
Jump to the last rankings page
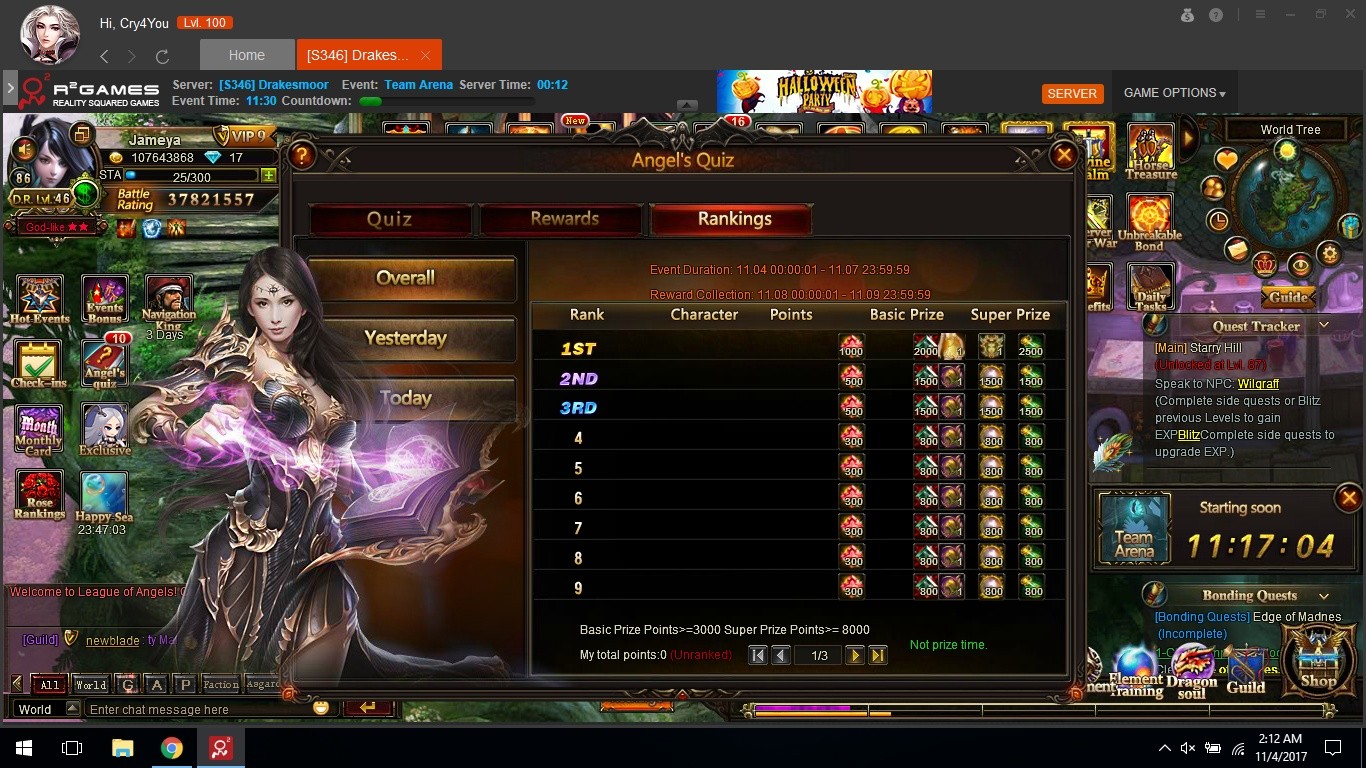tap(878, 655)
